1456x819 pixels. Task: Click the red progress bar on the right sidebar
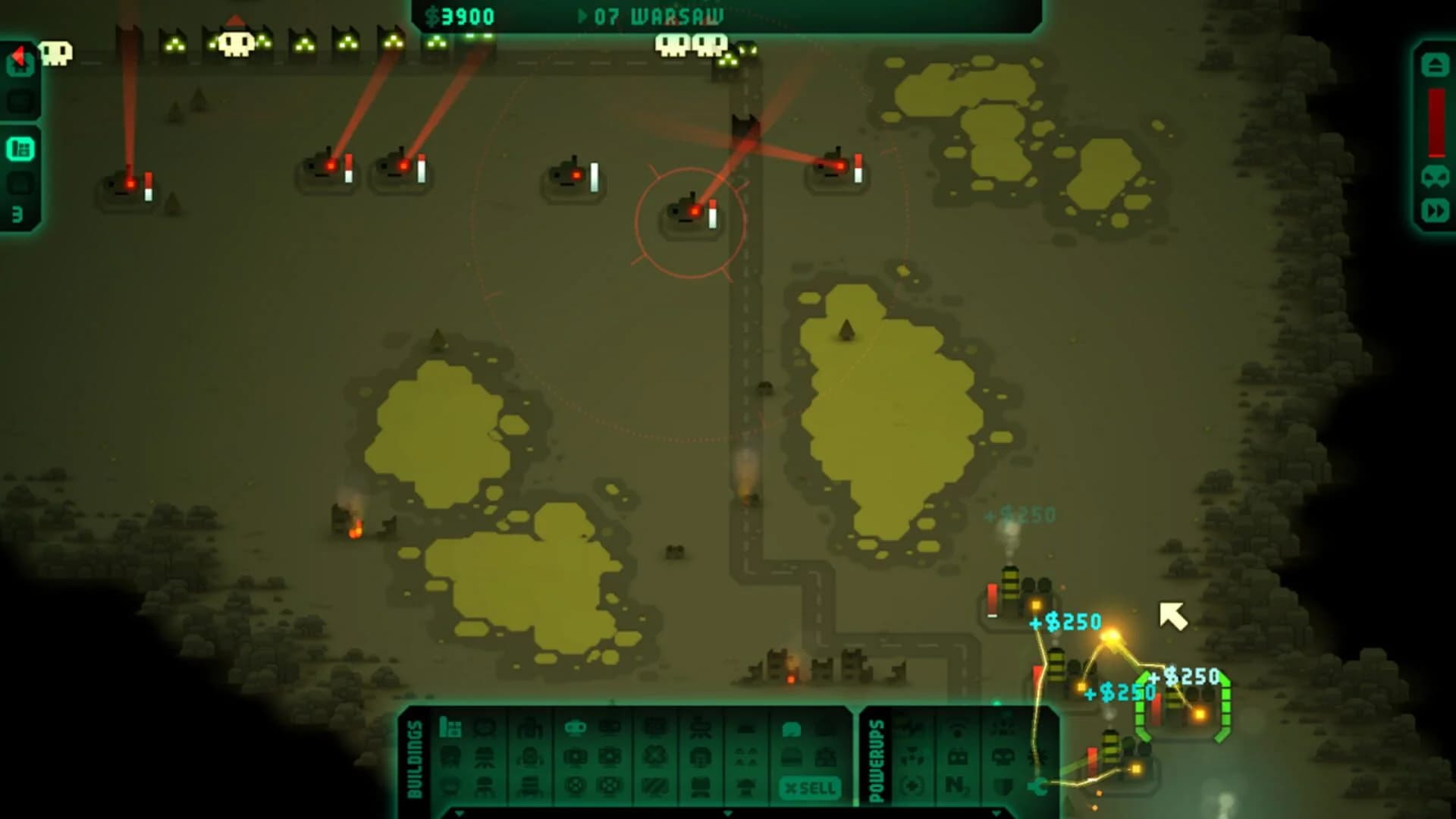1436,121
